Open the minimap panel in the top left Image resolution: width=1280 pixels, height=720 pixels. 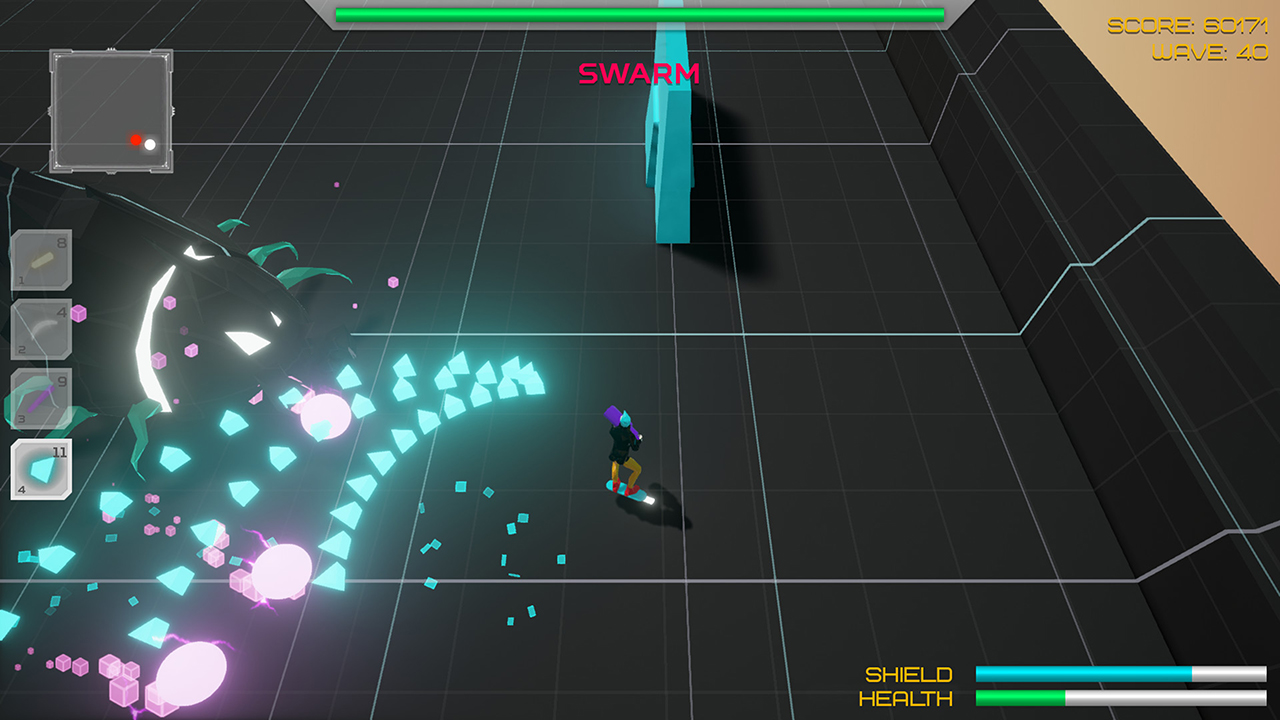coord(111,110)
